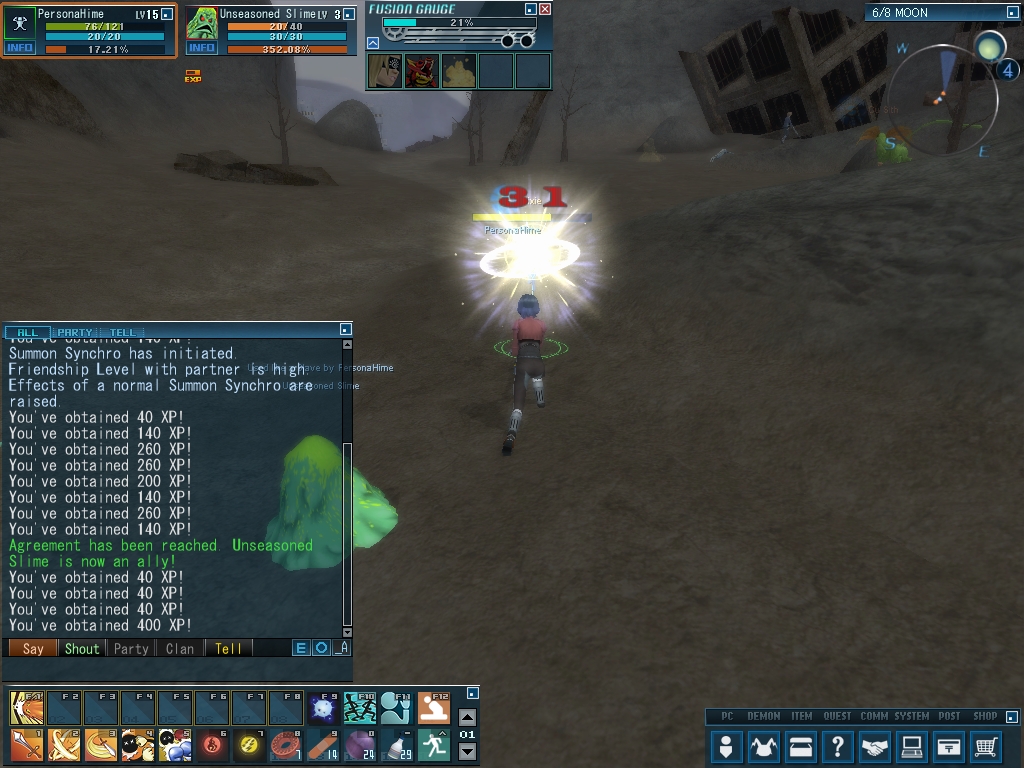The height and width of the screenshot is (768, 1024).
Task: Open the PC character menu
Action: [726, 746]
